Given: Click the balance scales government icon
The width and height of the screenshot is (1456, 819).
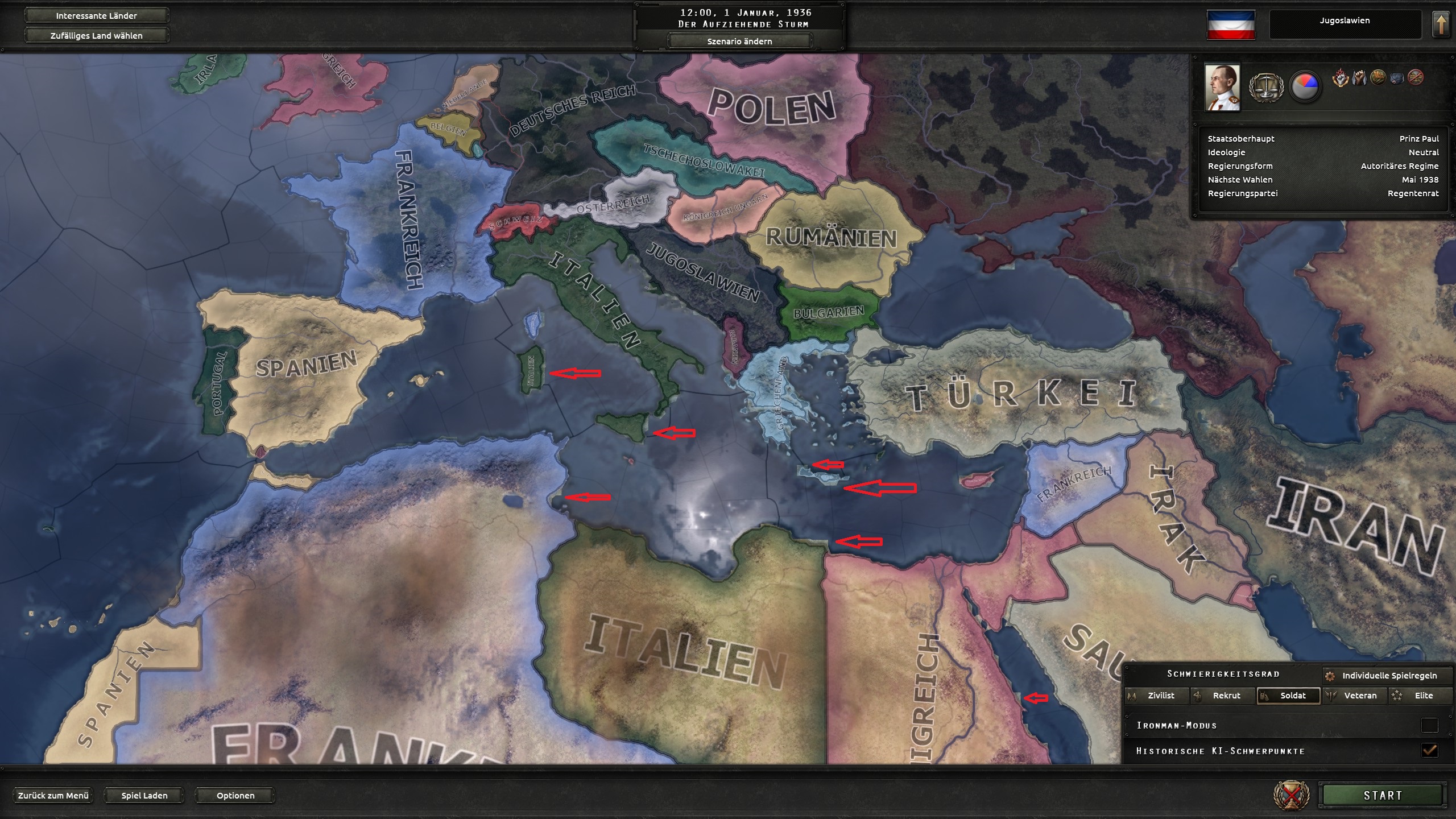Looking at the screenshot, I should point(1266,88).
